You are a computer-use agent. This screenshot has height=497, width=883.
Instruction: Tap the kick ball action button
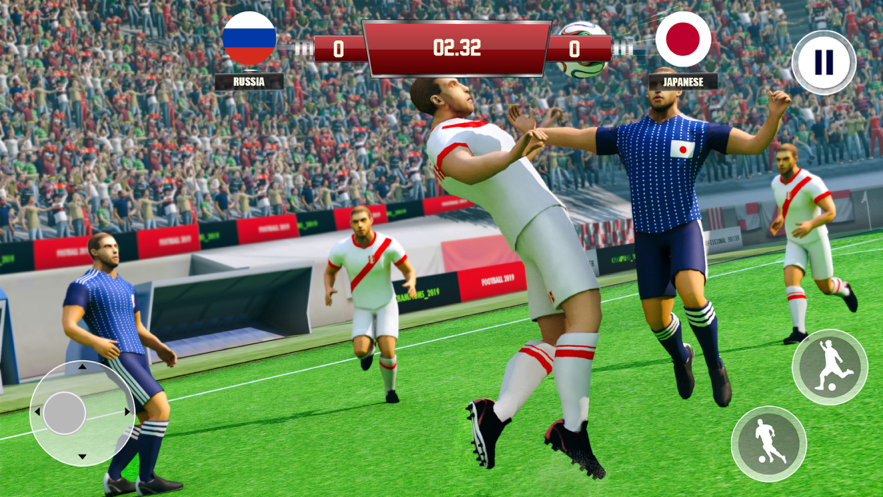tap(829, 366)
